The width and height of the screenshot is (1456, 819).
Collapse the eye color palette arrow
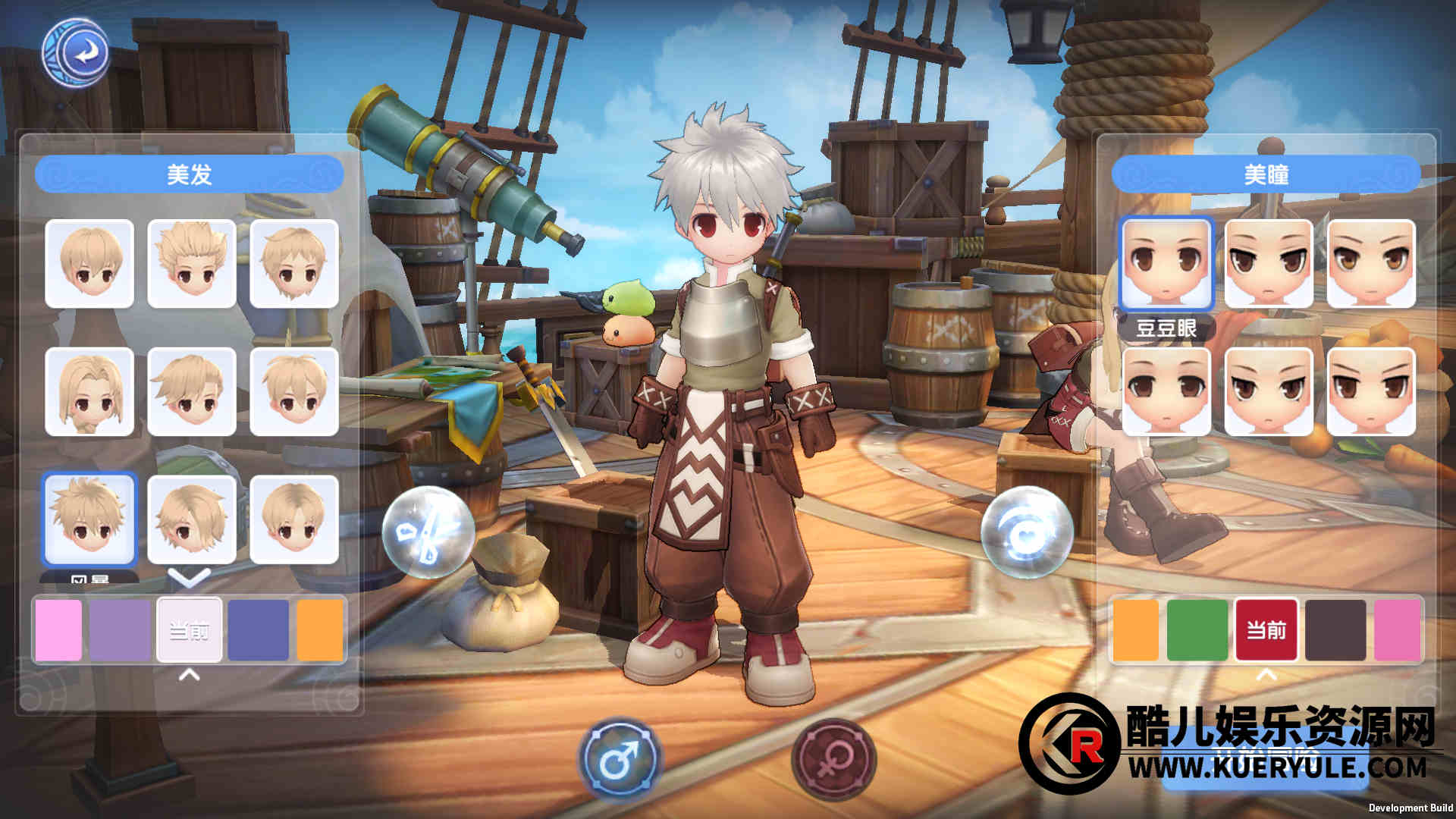(x=1266, y=674)
